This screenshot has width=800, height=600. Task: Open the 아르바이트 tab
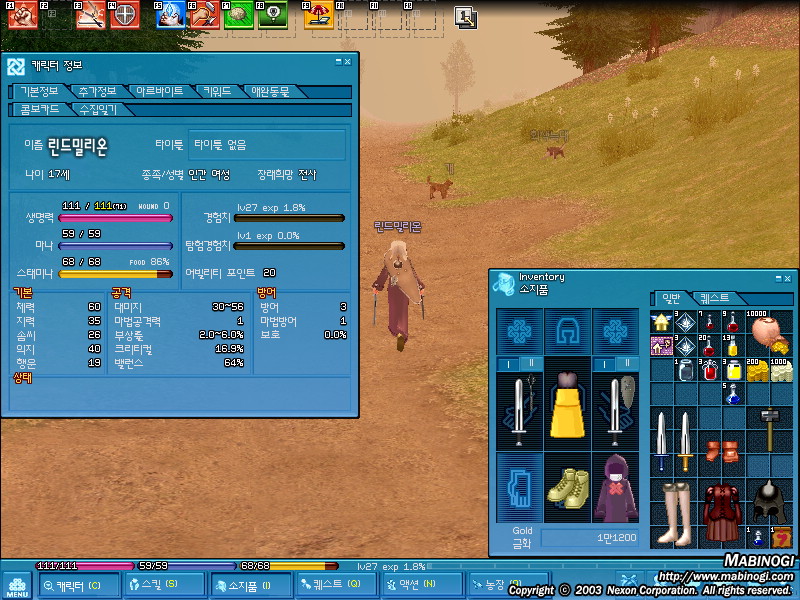160,91
